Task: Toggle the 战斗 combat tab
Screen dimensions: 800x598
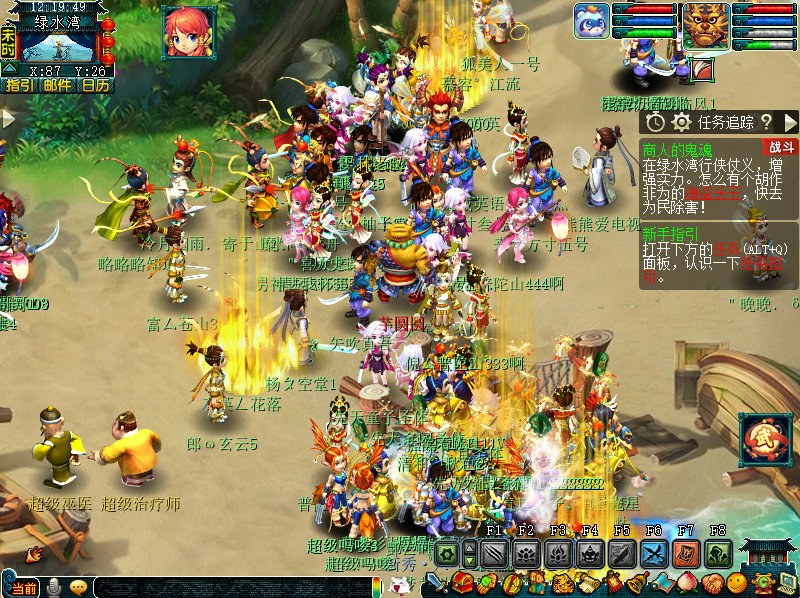Action: (781, 147)
